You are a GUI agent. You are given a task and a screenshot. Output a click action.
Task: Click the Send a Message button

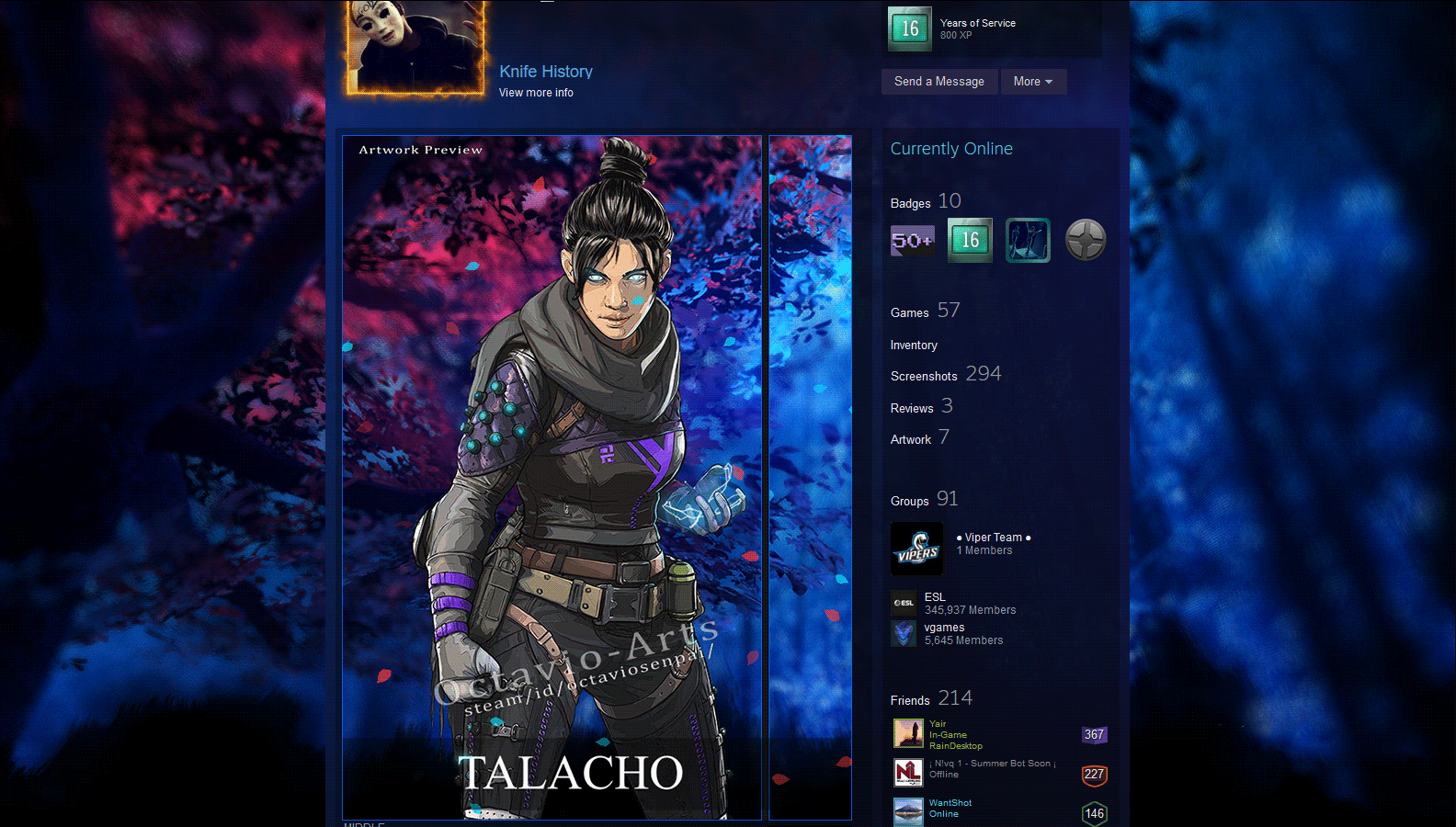pyautogui.click(x=938, y=81)
